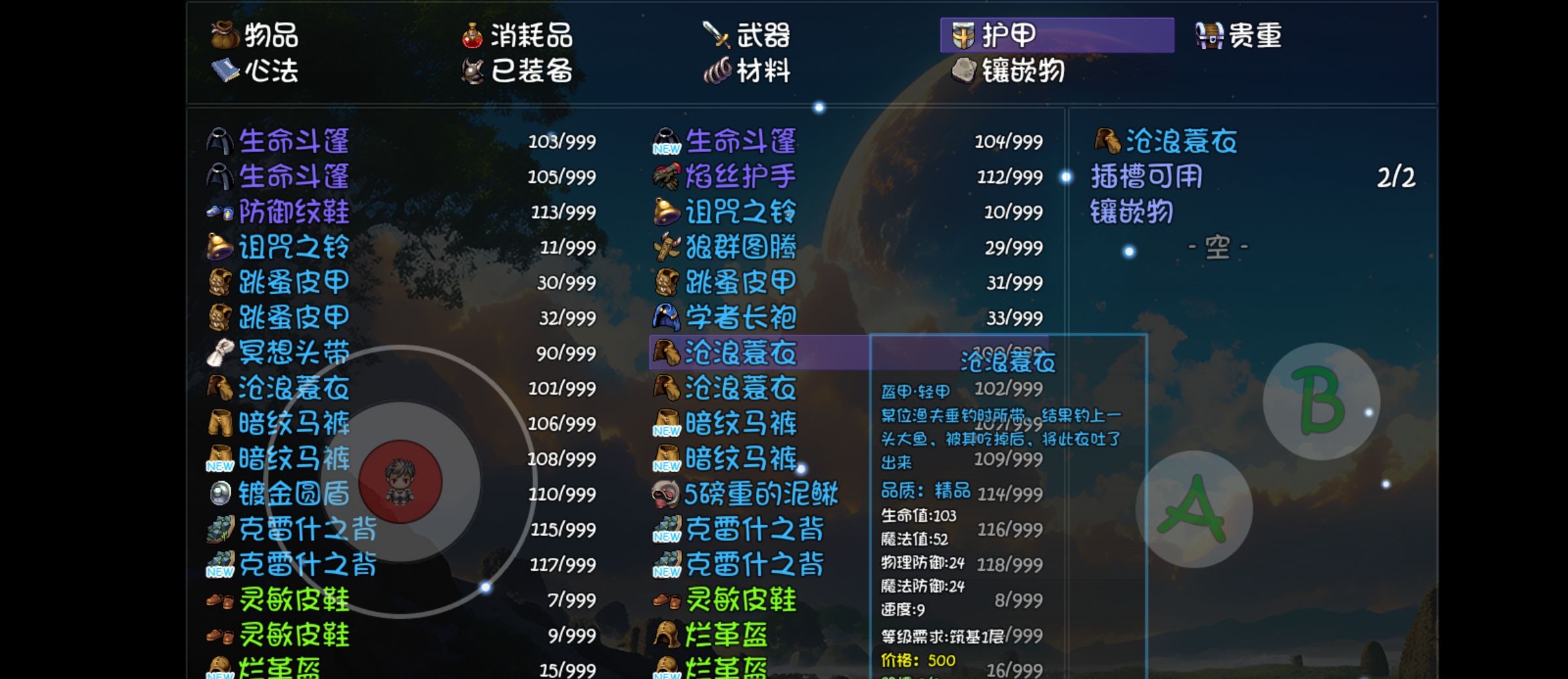This screenshot has width=1568, height=679.
Task: Select the 生命斗篷 cloak icon in left list
Action: (219, 140)
